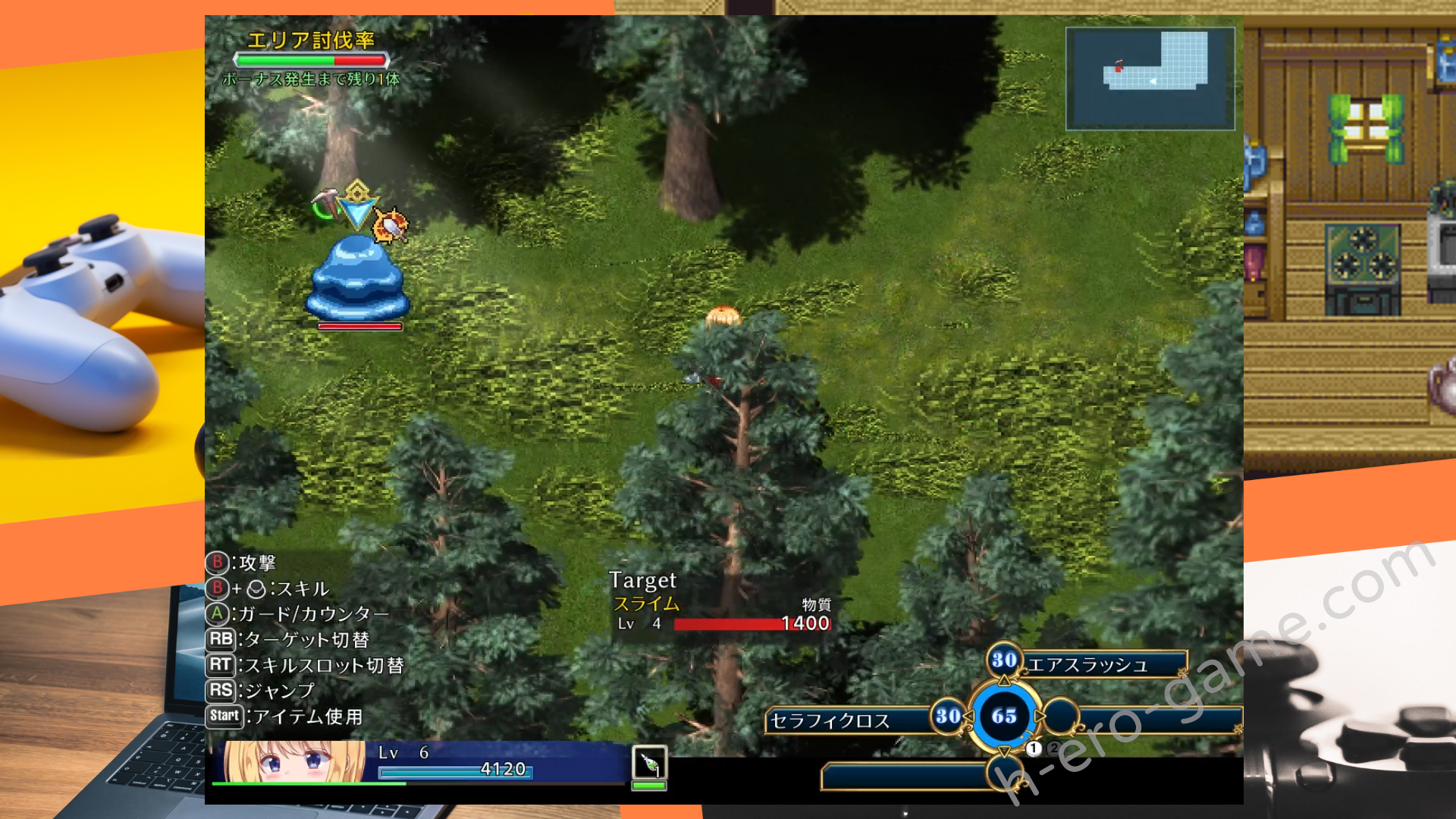1456x819 pixels.
Task: Open the minimap
Action: (x=1150, y=78)
